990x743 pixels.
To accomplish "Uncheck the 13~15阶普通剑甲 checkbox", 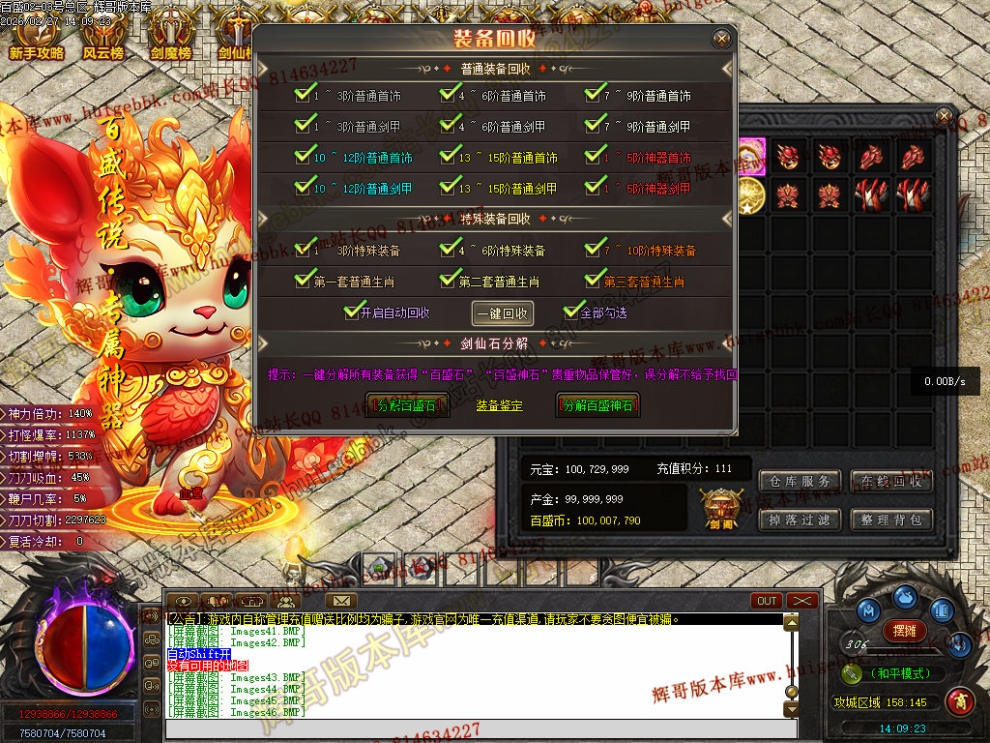I will pos(448,187).
